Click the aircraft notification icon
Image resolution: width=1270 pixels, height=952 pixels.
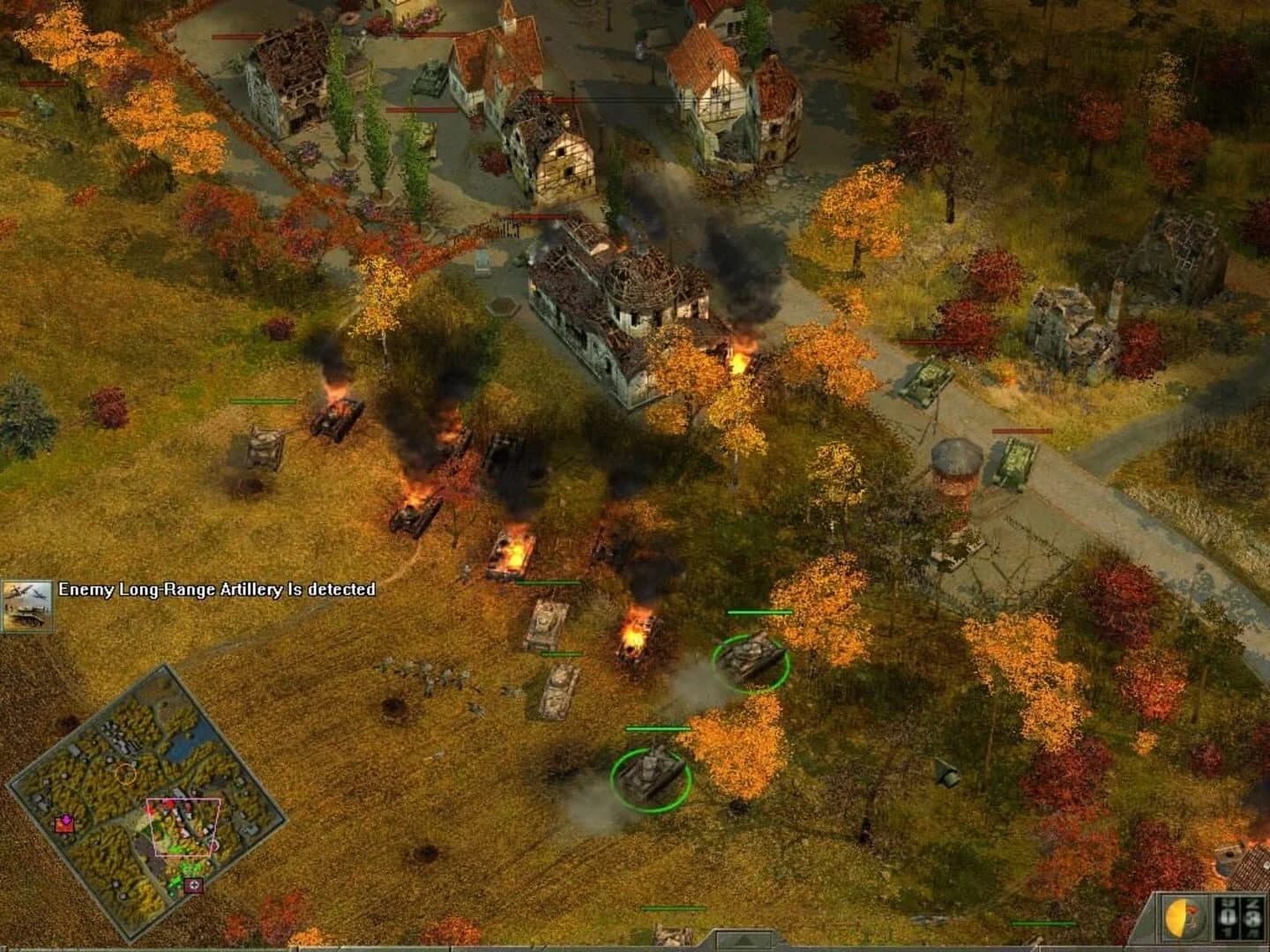29,599
